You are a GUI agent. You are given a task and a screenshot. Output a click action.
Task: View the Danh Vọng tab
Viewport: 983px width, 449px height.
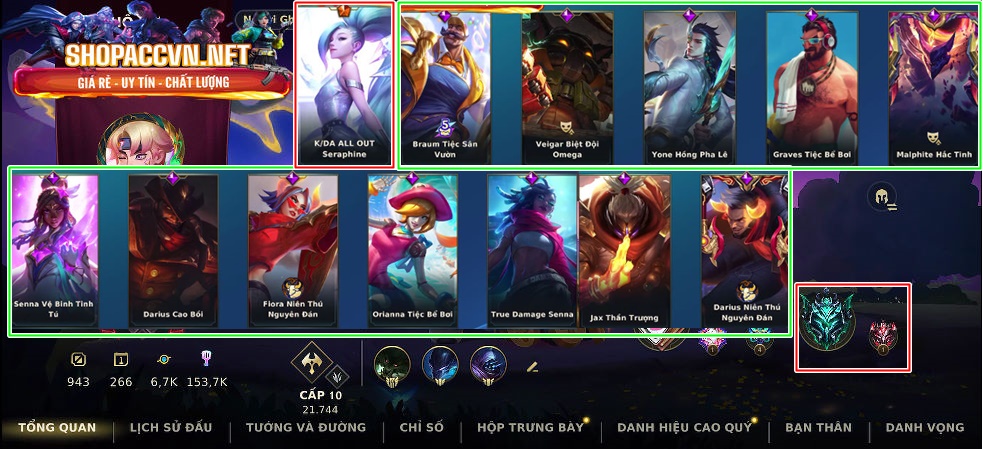point(925,427)
